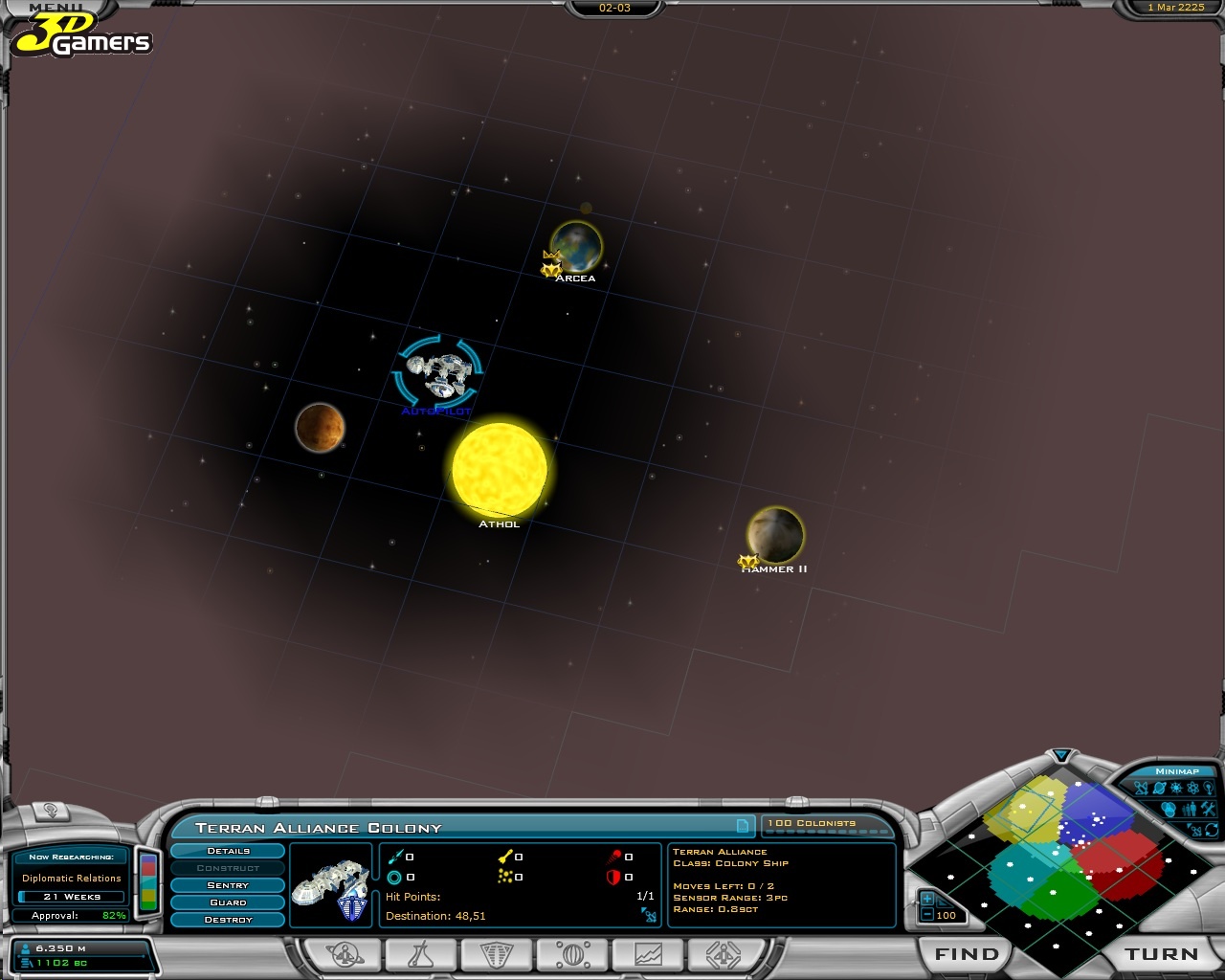
Task: Toggle star display on the minimap
Action: [x=1174, y=789]
